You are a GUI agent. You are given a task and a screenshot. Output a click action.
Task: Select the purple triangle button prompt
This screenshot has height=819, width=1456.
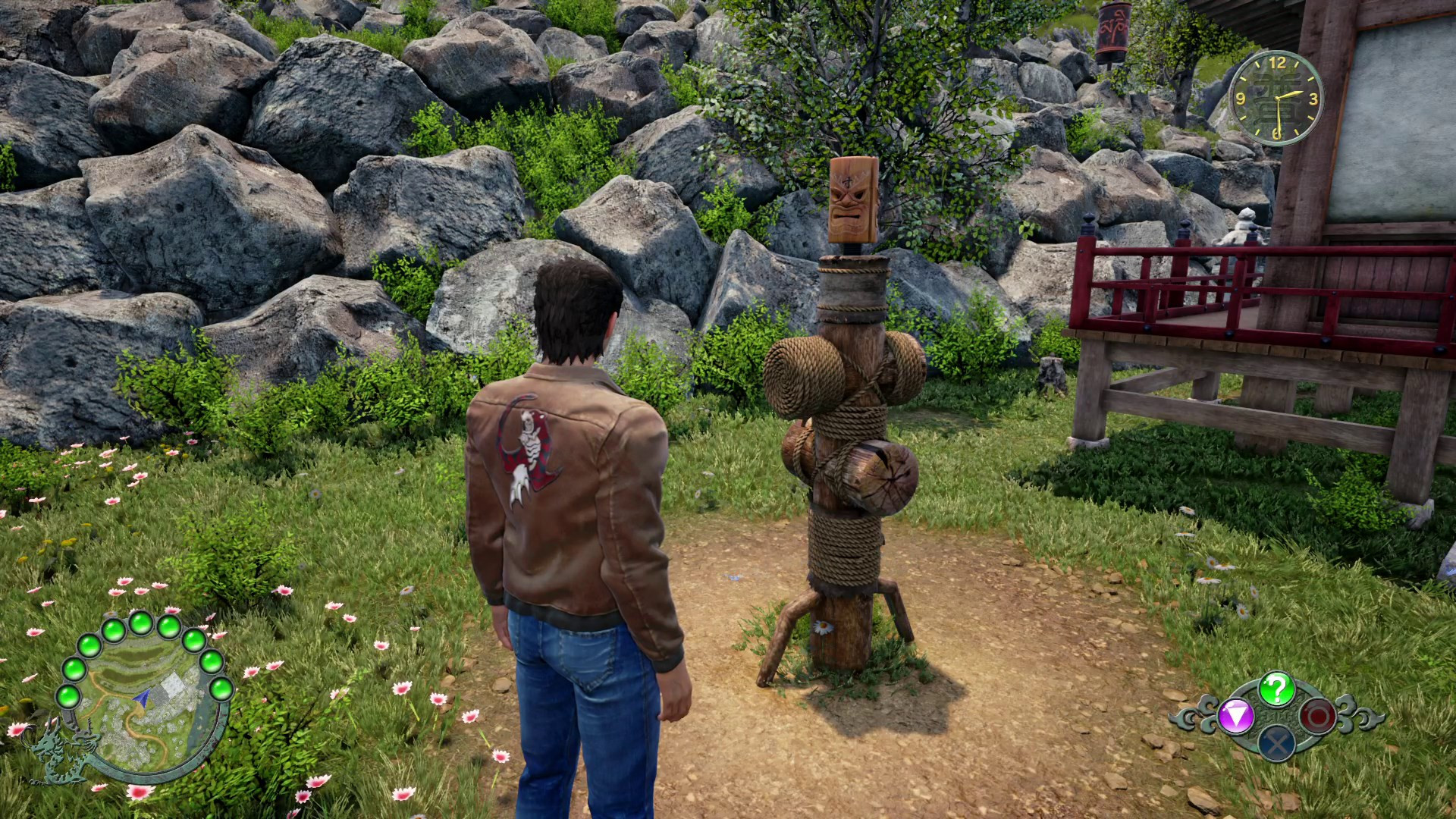[1235, 717]
